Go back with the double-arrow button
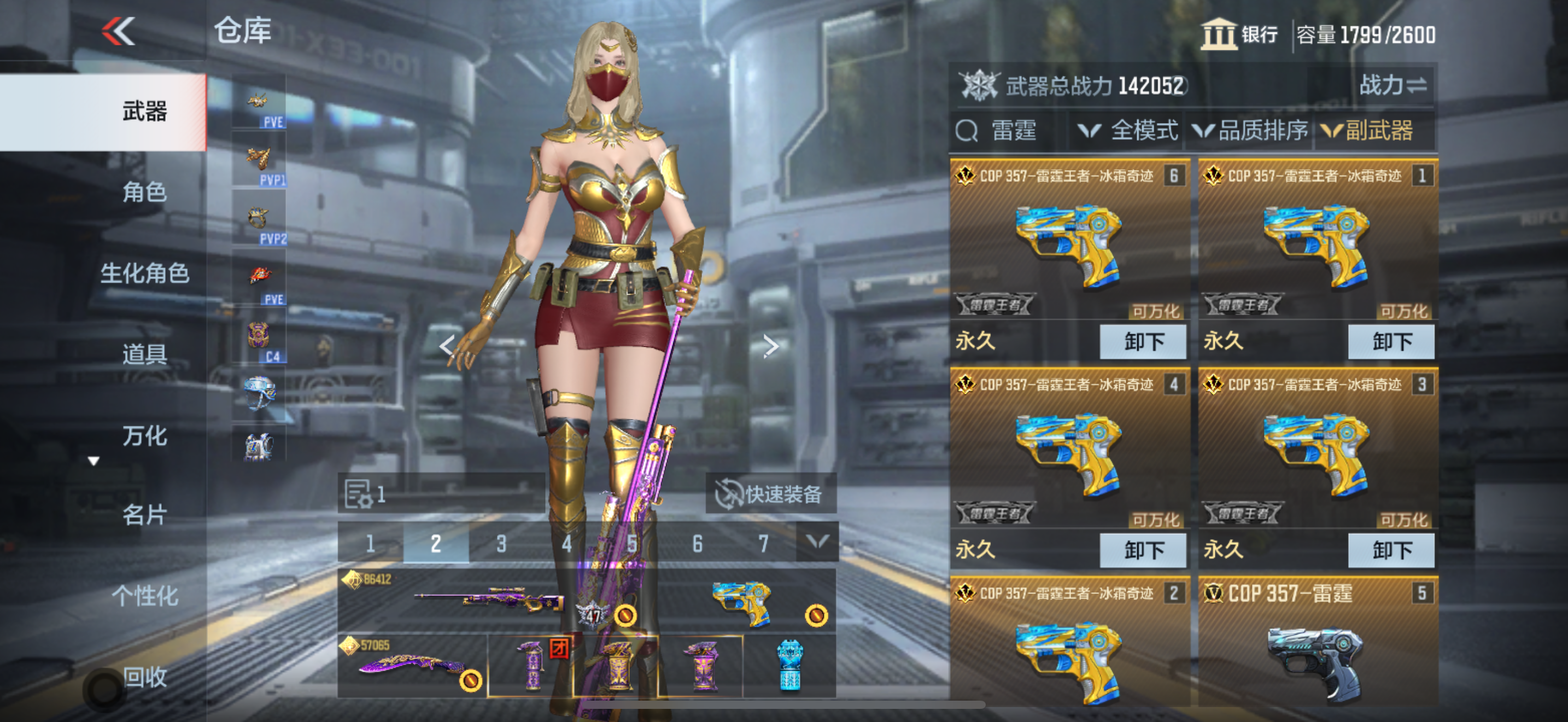Viewport: 1568px width, 722px height. pos(118,32)
